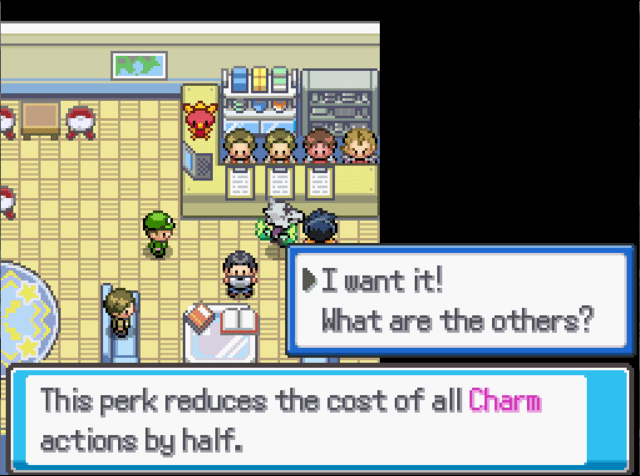
Task: Choose the "I want it!" reply
Action: [x=380, y=283]
